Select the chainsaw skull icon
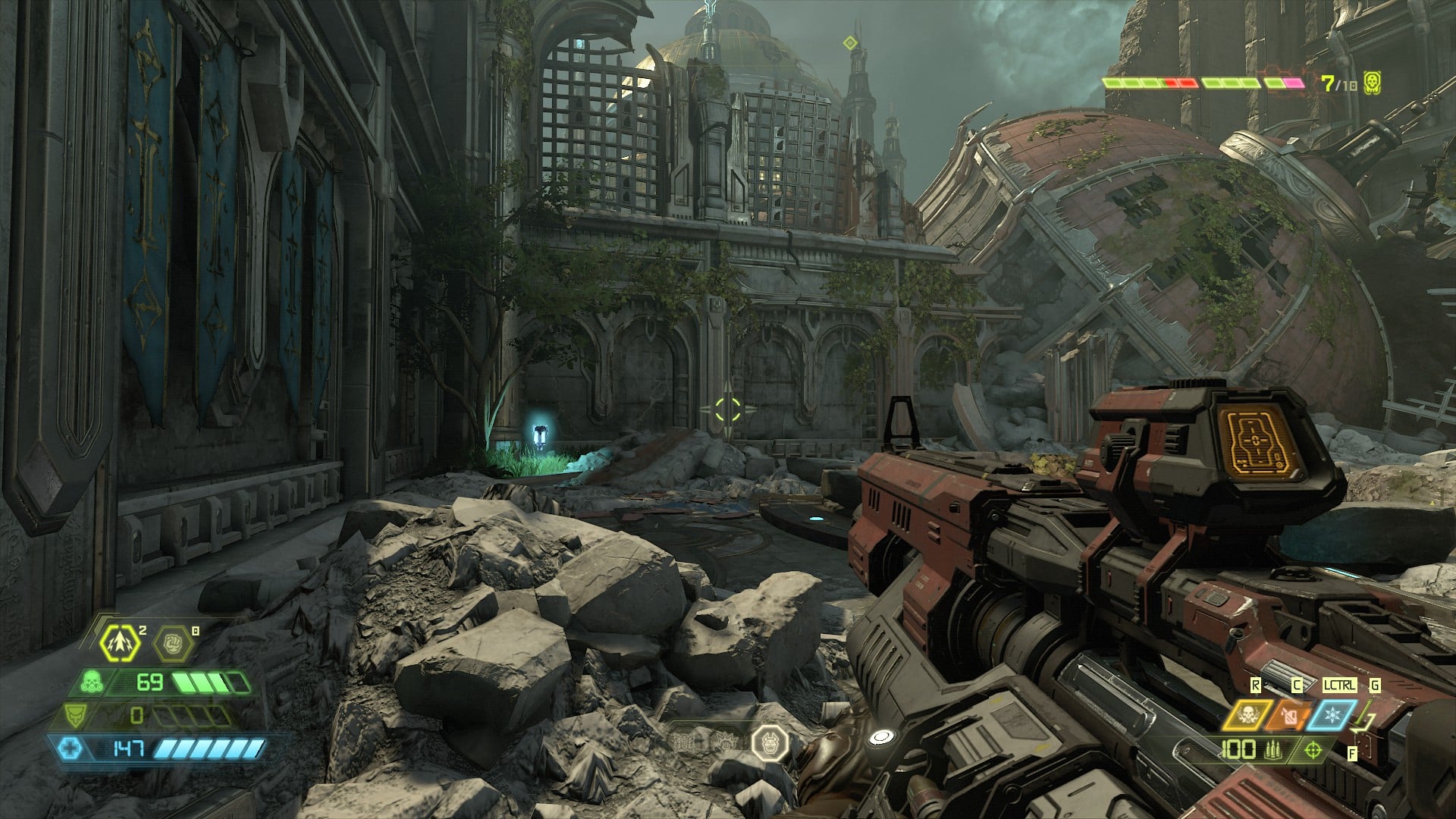This screenshot has height=819, width=1456. tap(1247, 715)
